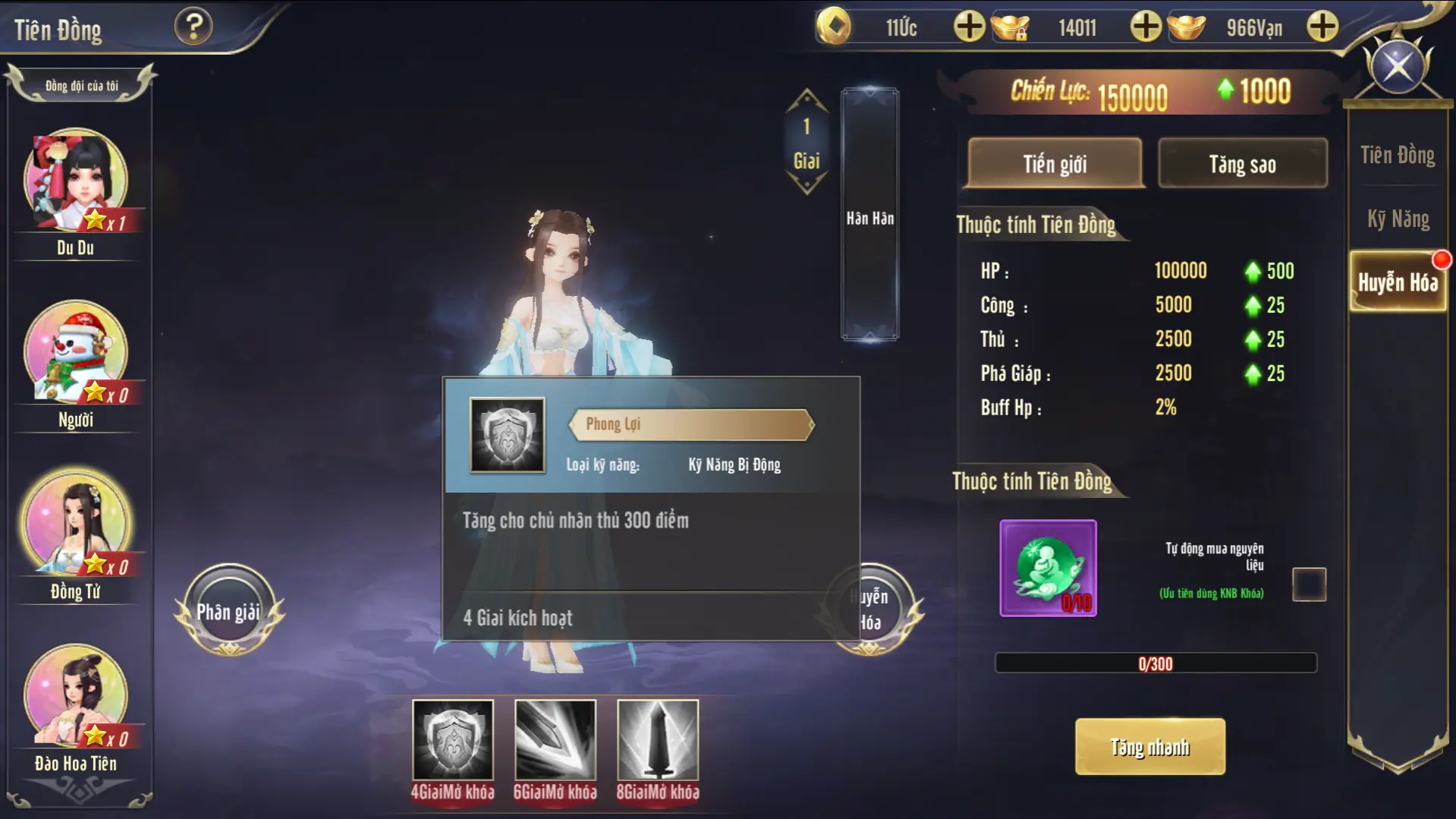Switch to the Tiến giới tab
Viewport: 1456px width, 819px height.
[x=1055, y=163]
